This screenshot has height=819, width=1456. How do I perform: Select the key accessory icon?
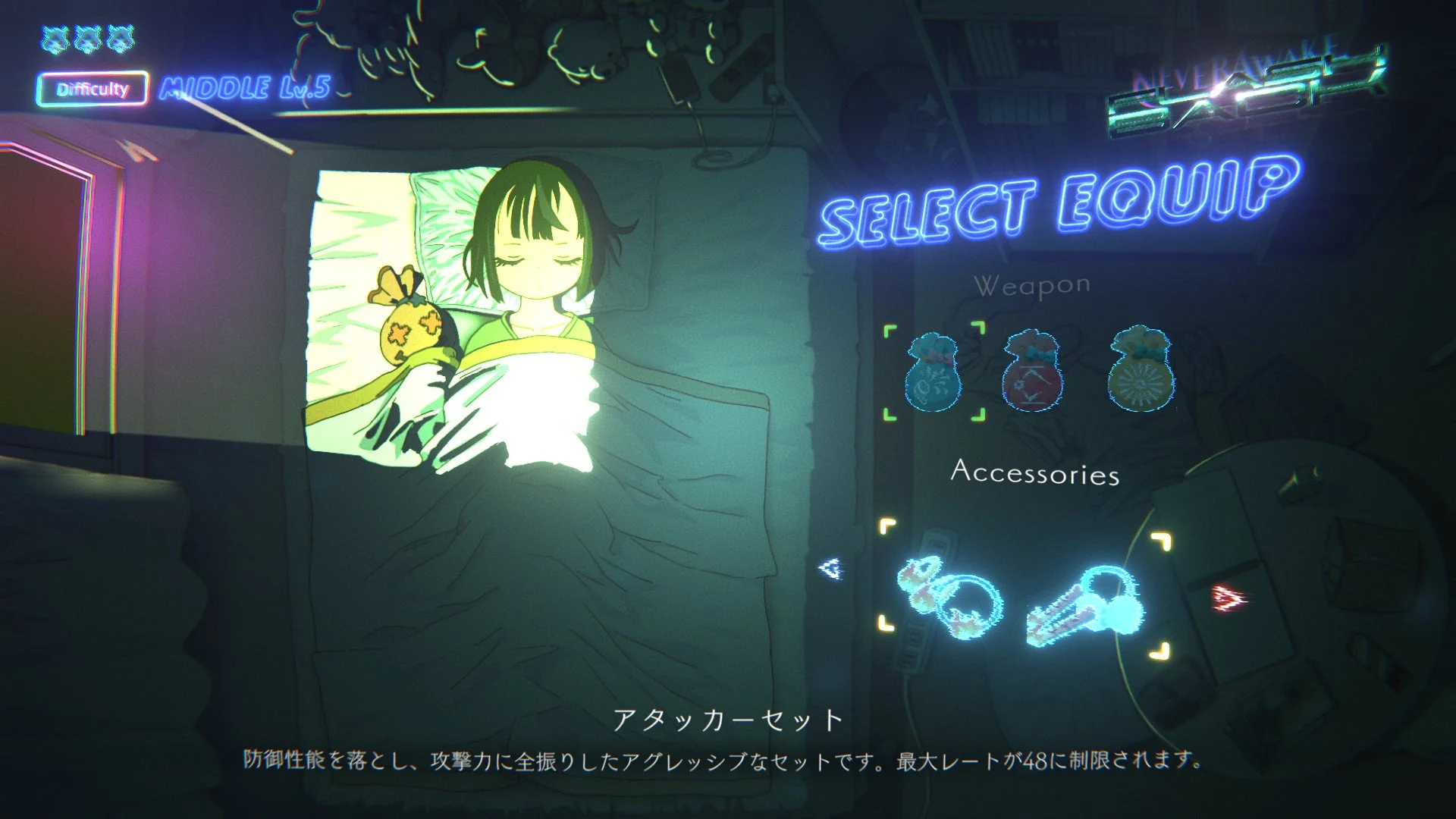click(x=1084, y=607)
